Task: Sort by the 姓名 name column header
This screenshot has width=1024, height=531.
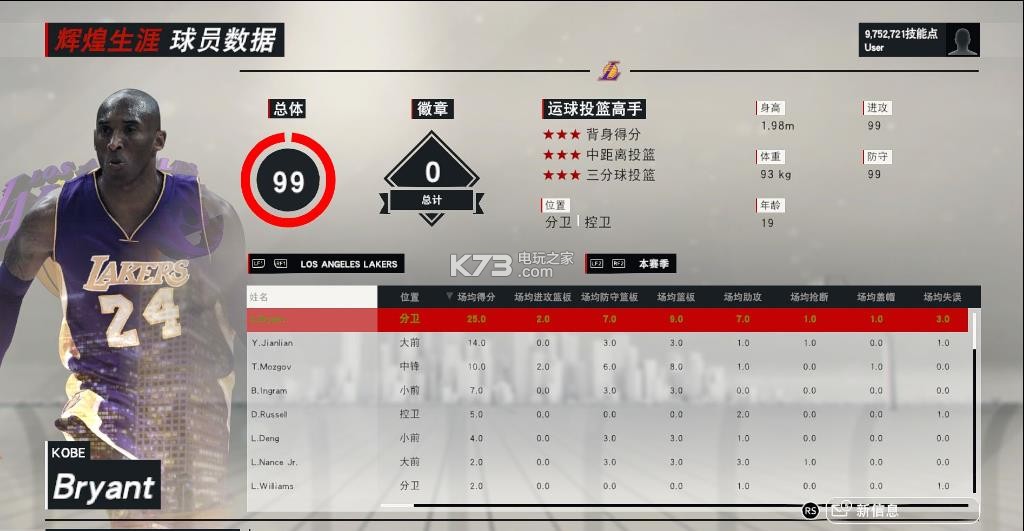Action: pos(311,297)
